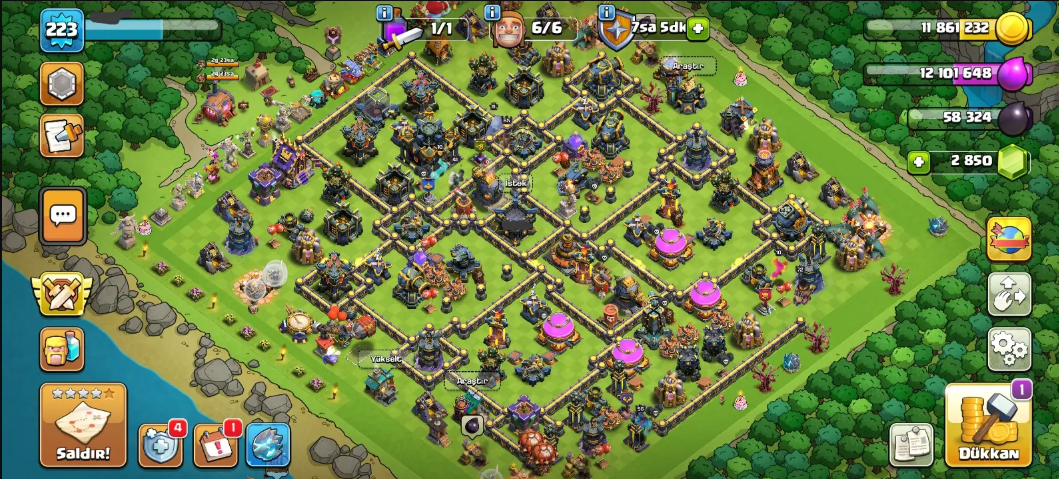Viewport: 1059px width, 479px height.
Task: Open the shield-plus button with red 4 badge
Action: click(x=162, y=445)
